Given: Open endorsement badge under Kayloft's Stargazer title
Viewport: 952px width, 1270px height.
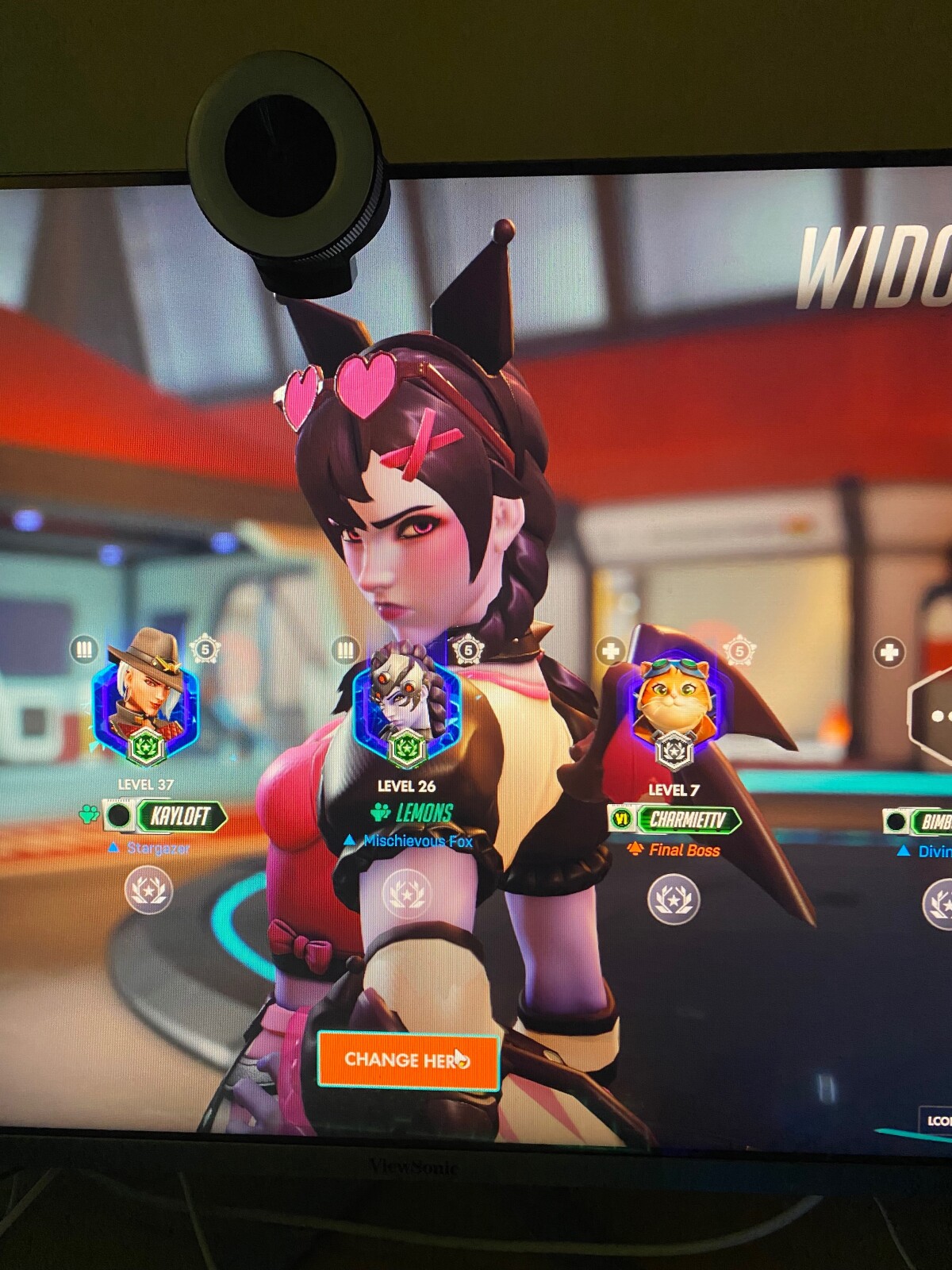Looking at the screenshot, I should pyautogui.click(x=148, y=890).
